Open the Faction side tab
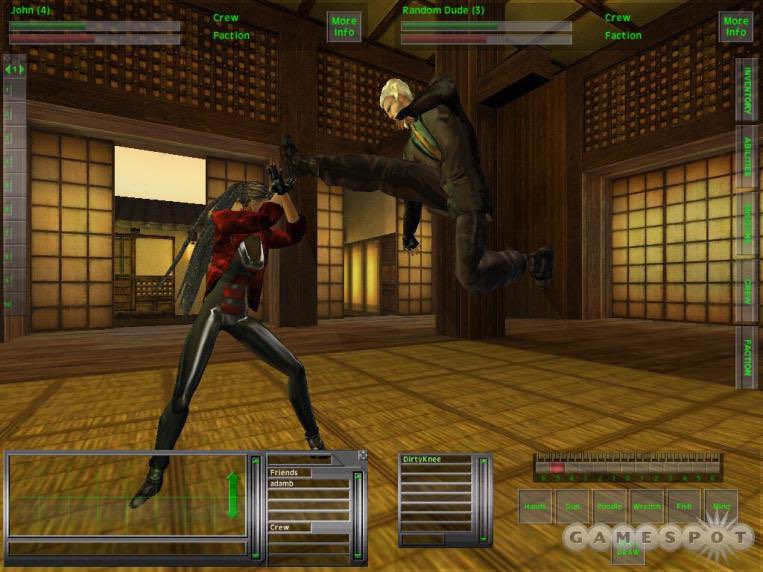The width and height of the screenshot is (763, 572). click(746, 356)
